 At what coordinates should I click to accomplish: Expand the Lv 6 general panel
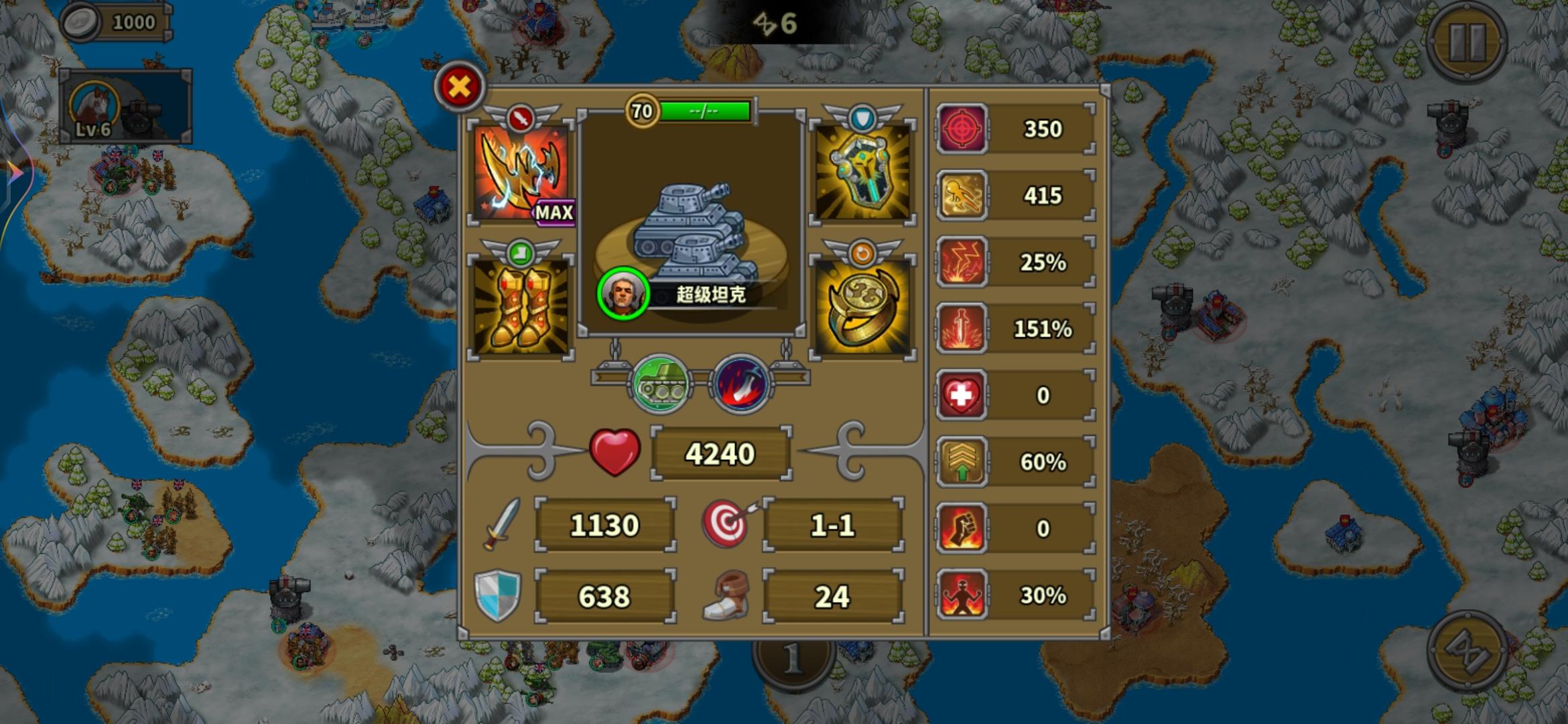click(127, 104)
